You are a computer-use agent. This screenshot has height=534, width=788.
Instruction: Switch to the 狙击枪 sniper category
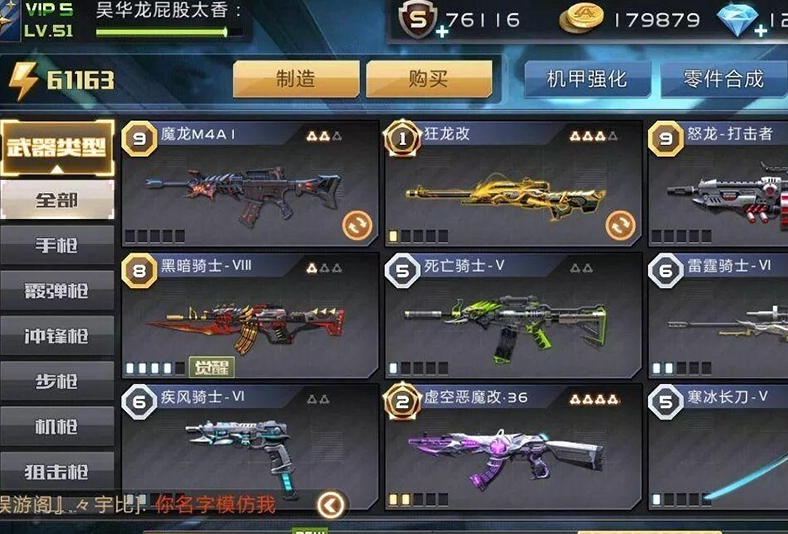tap(57, 472)
